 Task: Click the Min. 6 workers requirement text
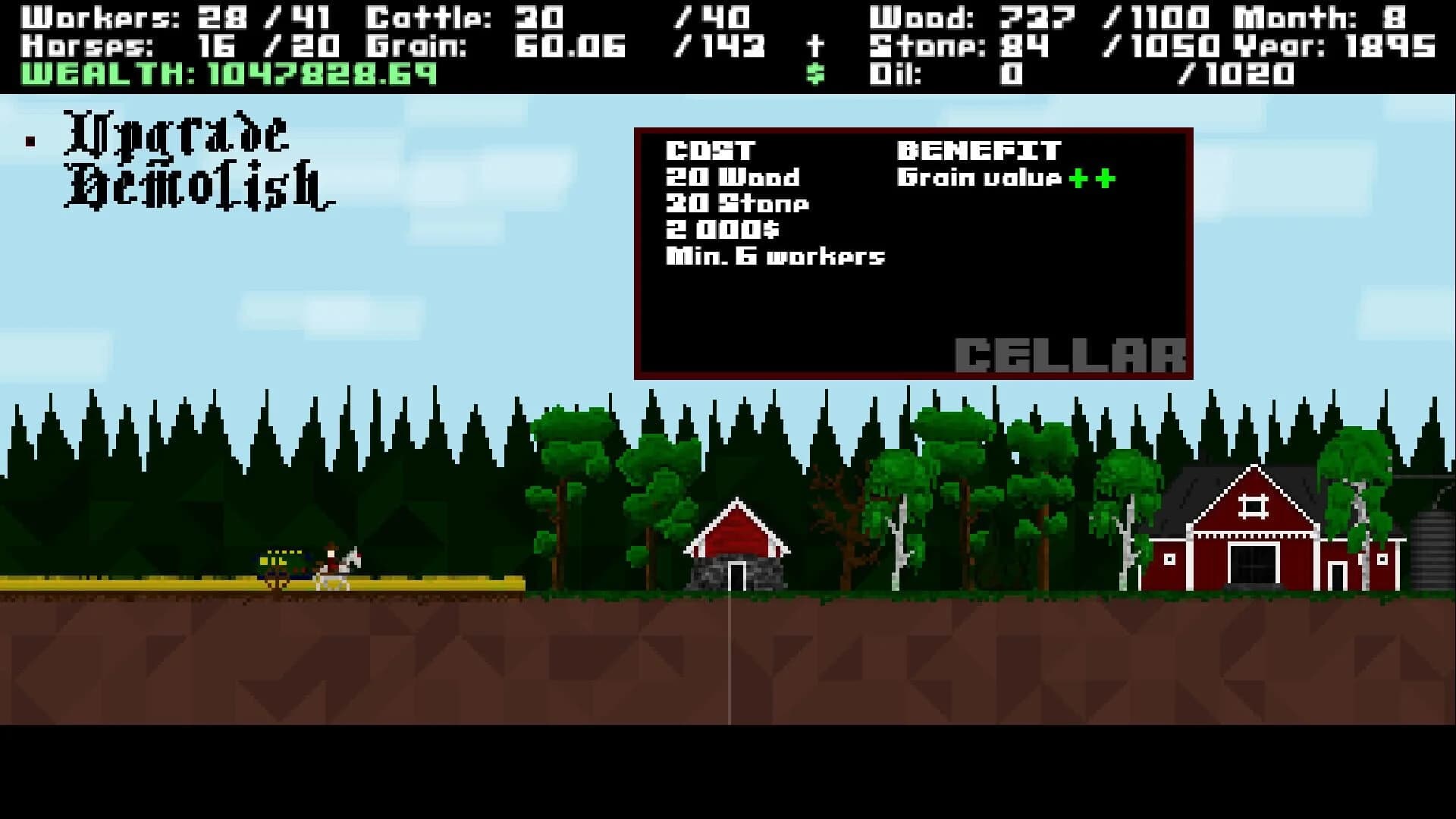point(773,256)
